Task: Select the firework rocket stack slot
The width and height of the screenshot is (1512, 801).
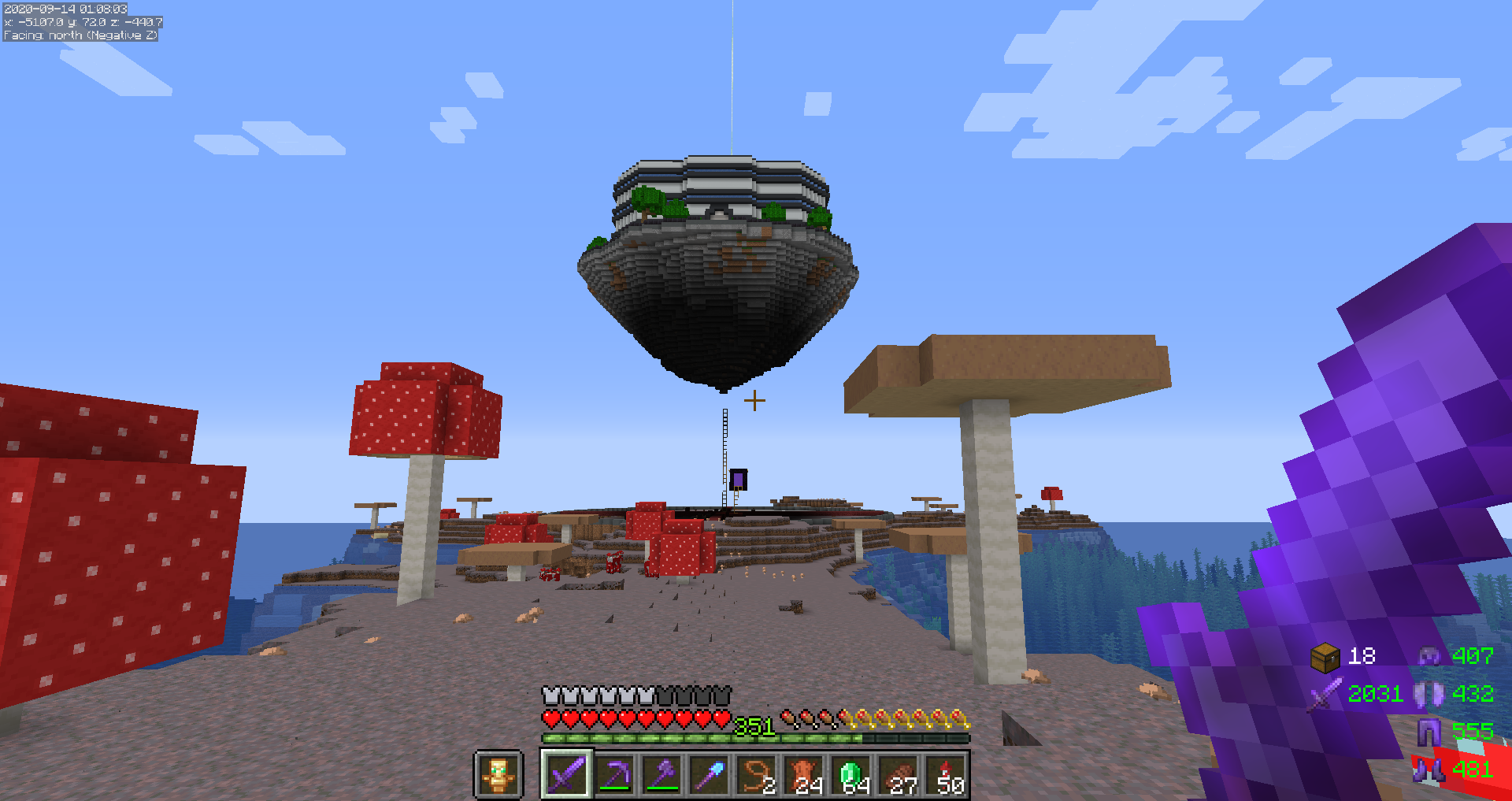Action: 947,775
